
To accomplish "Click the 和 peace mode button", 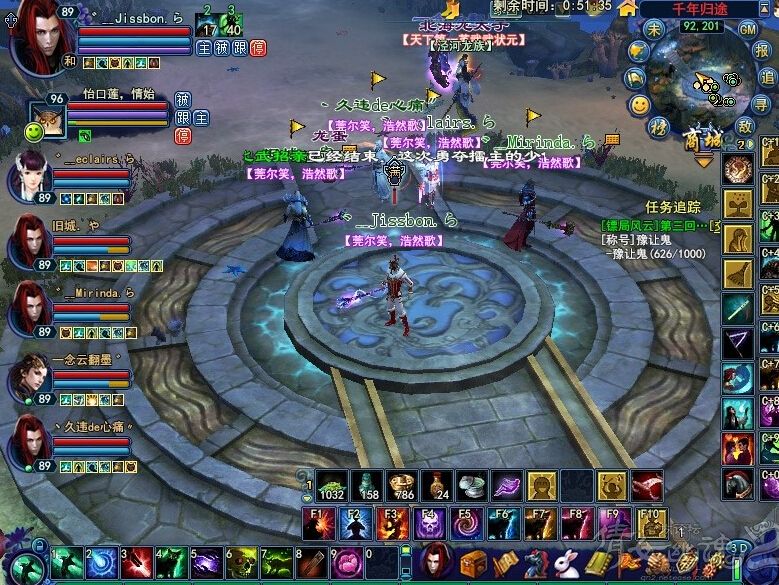I will (x=70, y=61).
